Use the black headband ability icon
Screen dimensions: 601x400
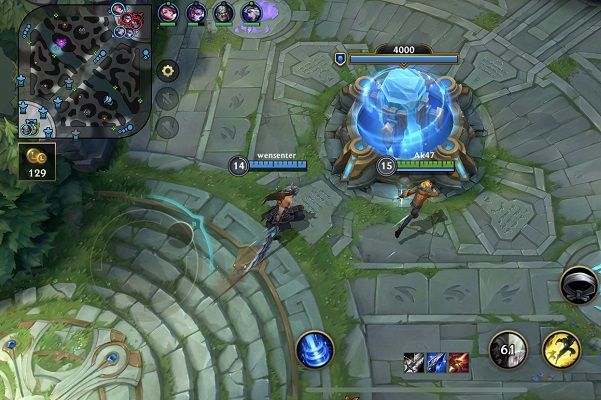point(579,285)
